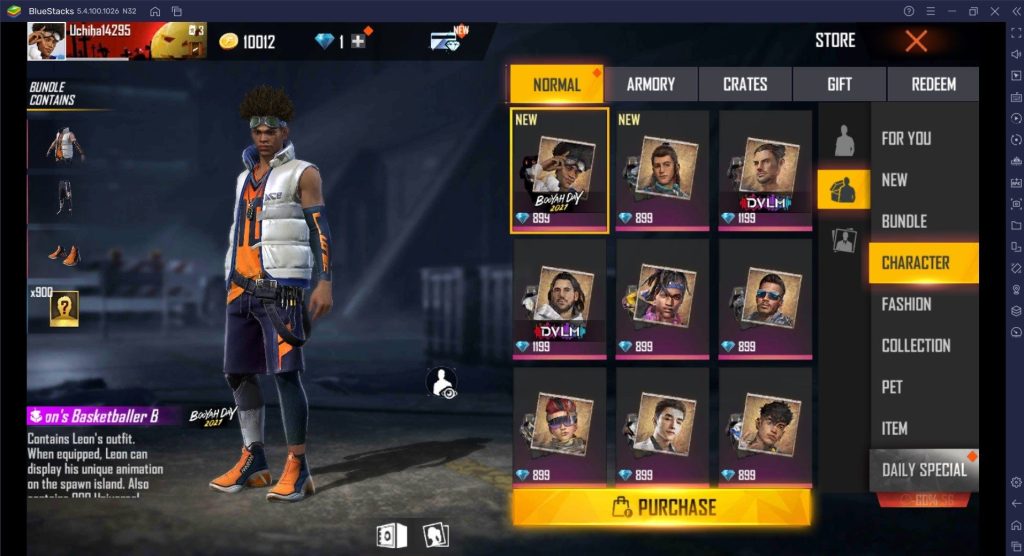Select the Booyah Day 2021 character bundle

pyautogui.click(x=559, y=171)
